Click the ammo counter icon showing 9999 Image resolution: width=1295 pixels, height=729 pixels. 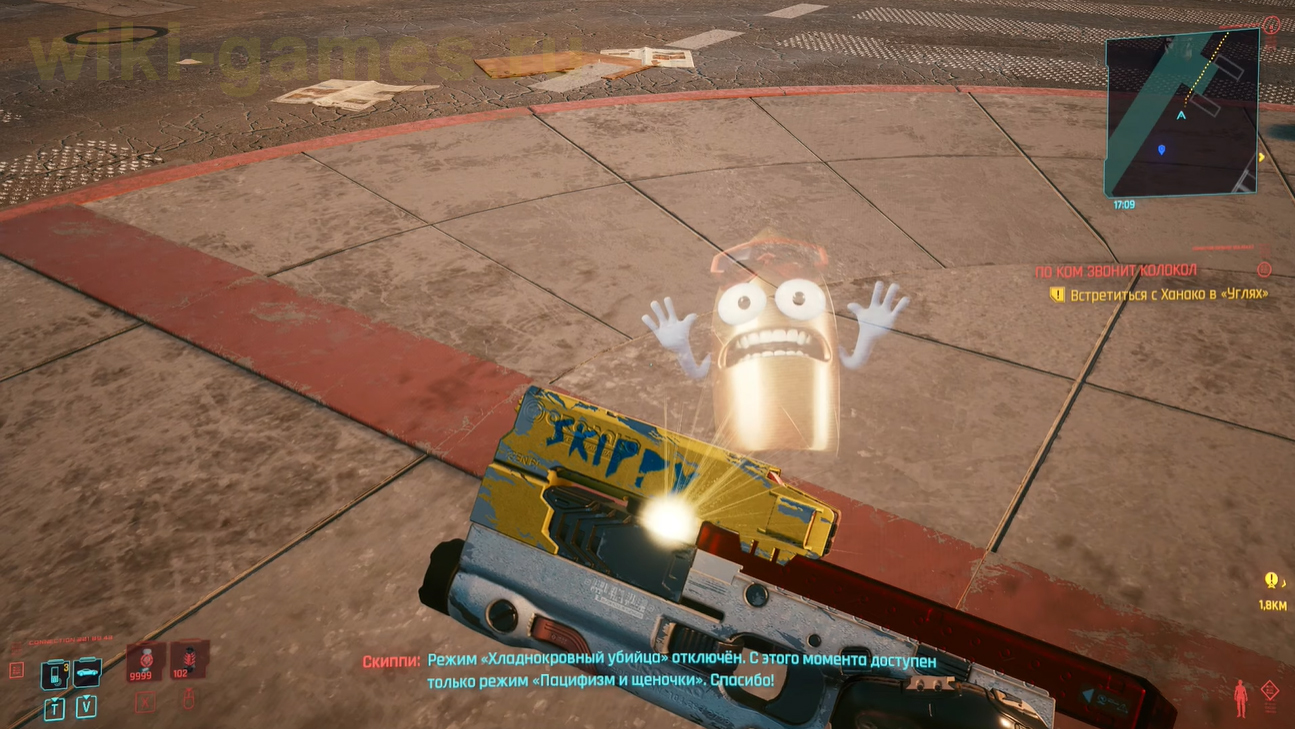pyautogui.click(x=145, y=660)
